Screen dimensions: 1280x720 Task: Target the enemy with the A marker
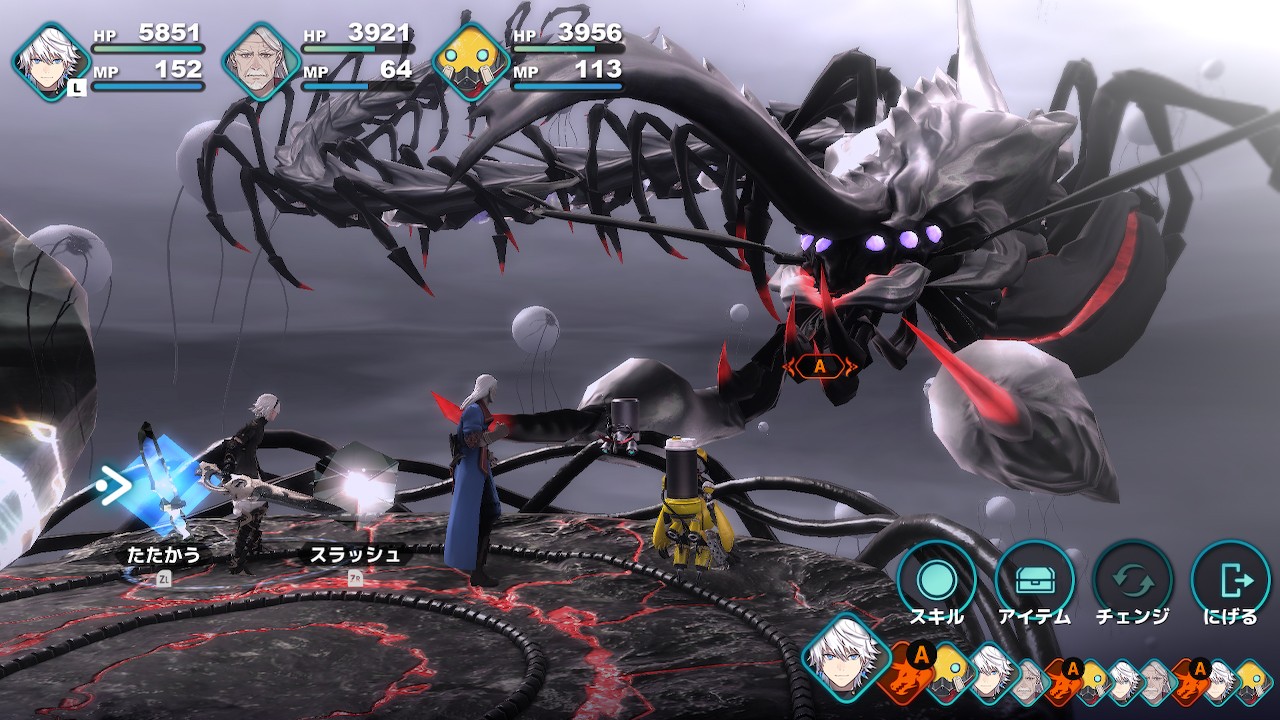[820, 366]
